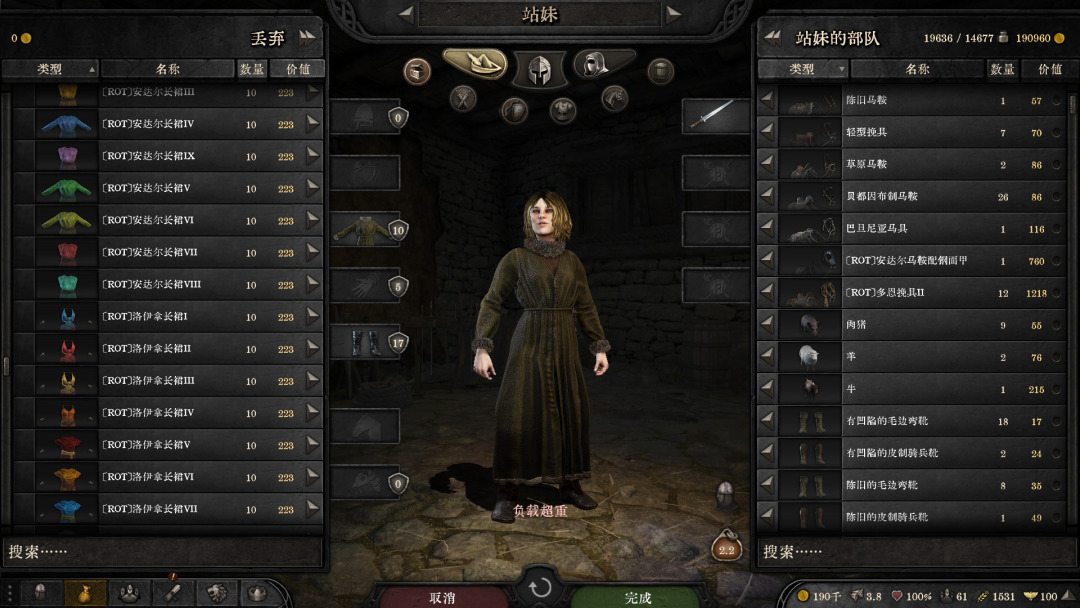Select the equipped boots slot
The height and width of the screenshot is (608, 1080).
tap(365, 342)
